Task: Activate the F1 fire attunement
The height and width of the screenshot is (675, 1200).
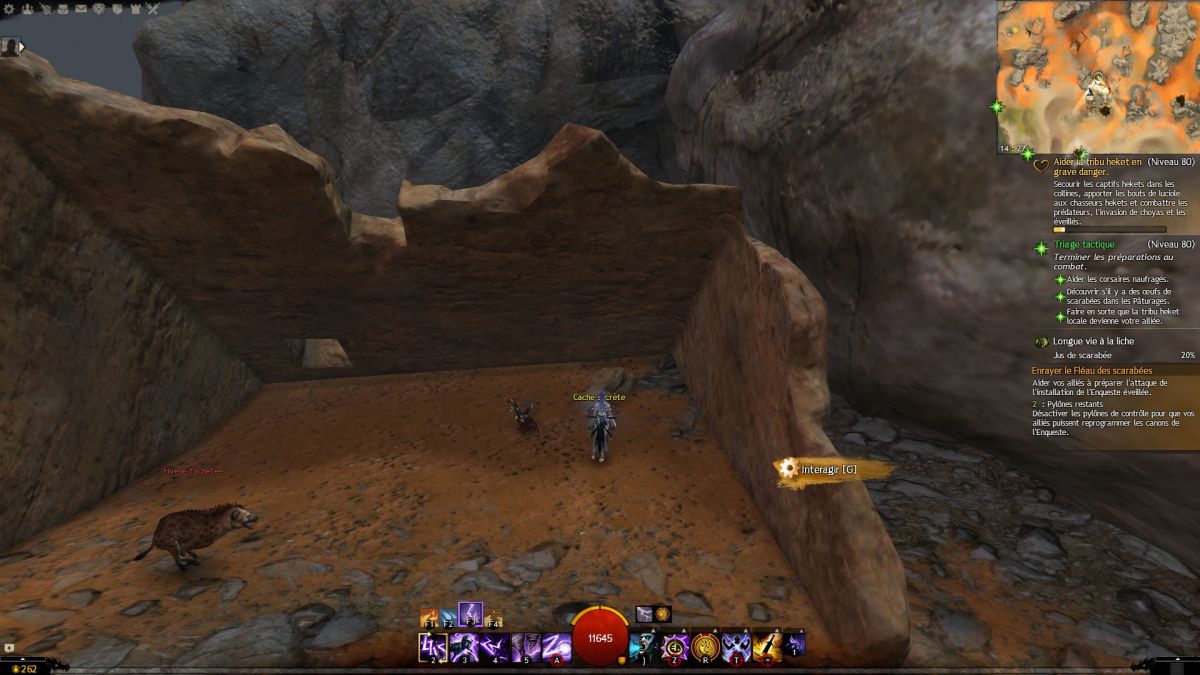Action: [x=430, y=618]
